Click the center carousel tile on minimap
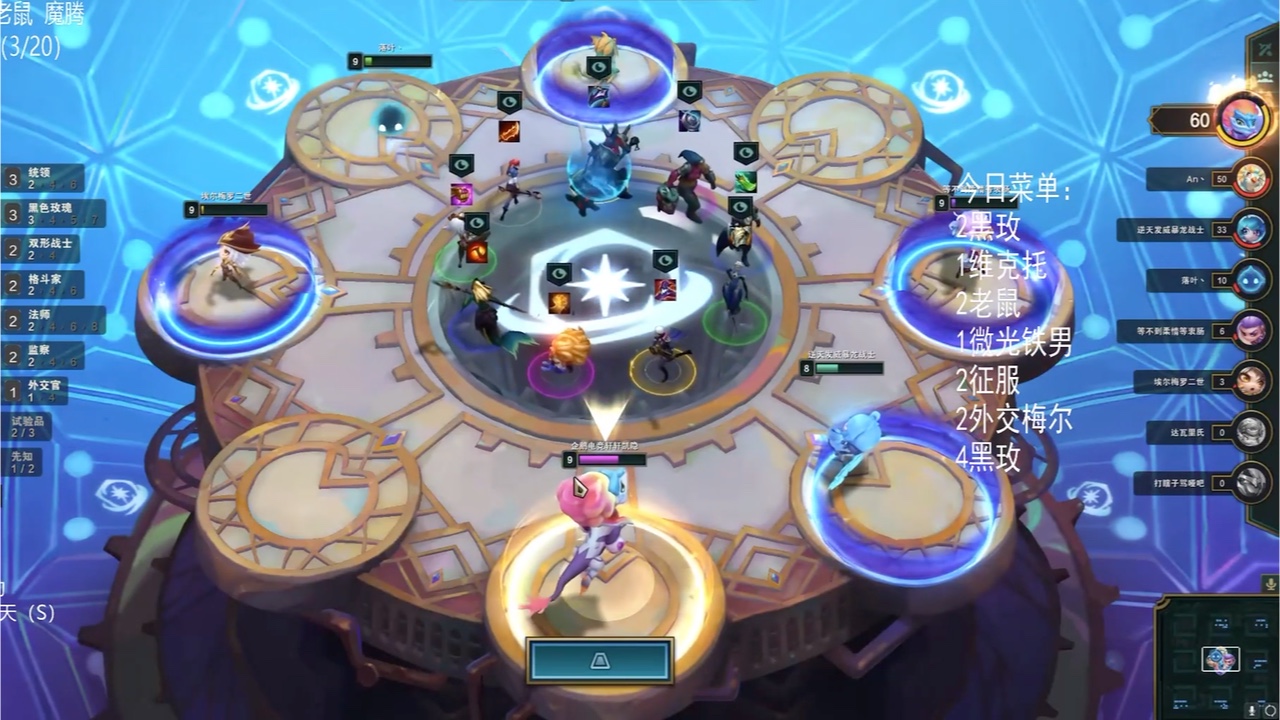Viewport: 1280px width, 720px height. point(1220,660)
